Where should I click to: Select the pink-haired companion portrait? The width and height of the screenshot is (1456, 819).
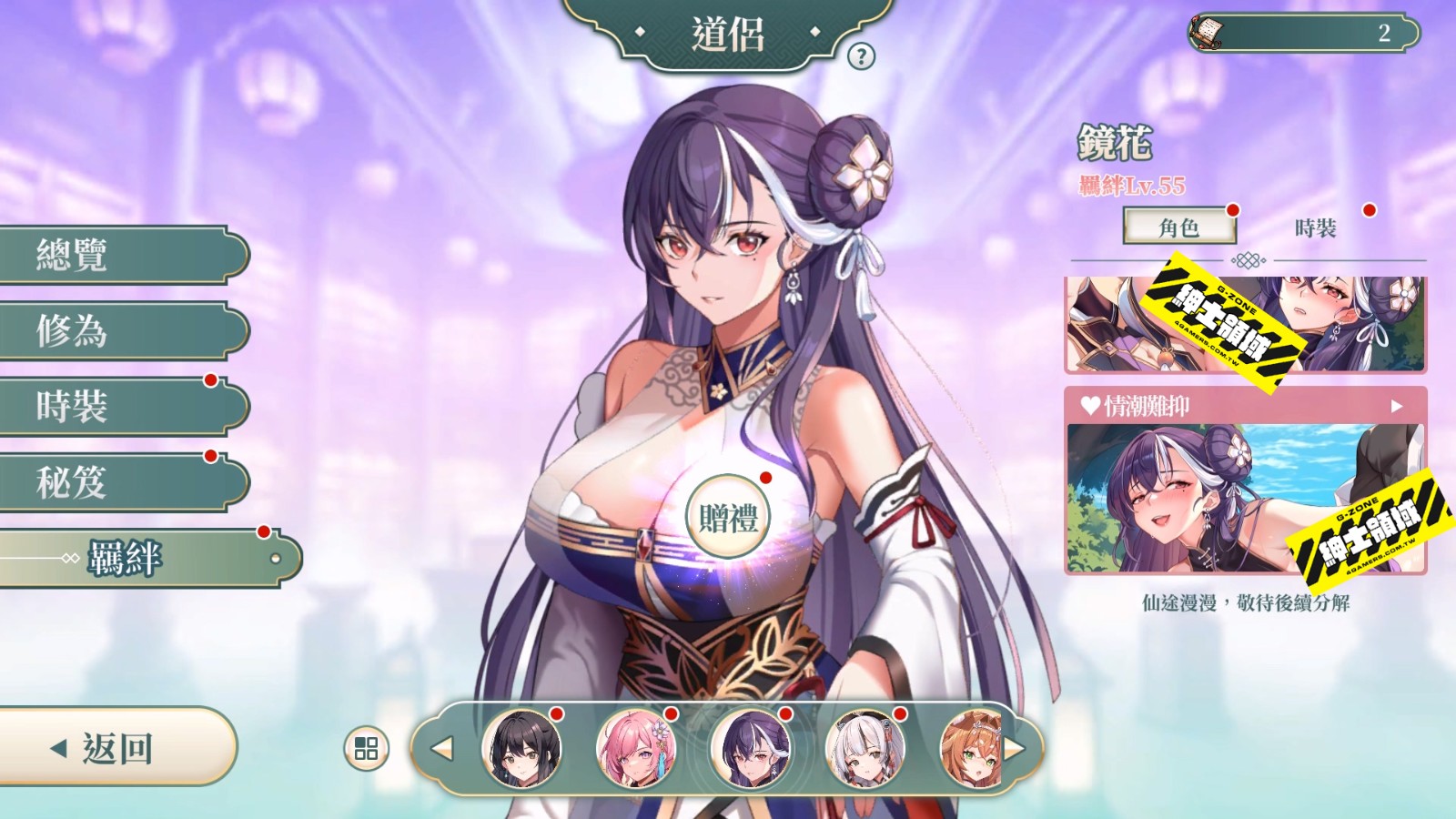pos(636,748)
